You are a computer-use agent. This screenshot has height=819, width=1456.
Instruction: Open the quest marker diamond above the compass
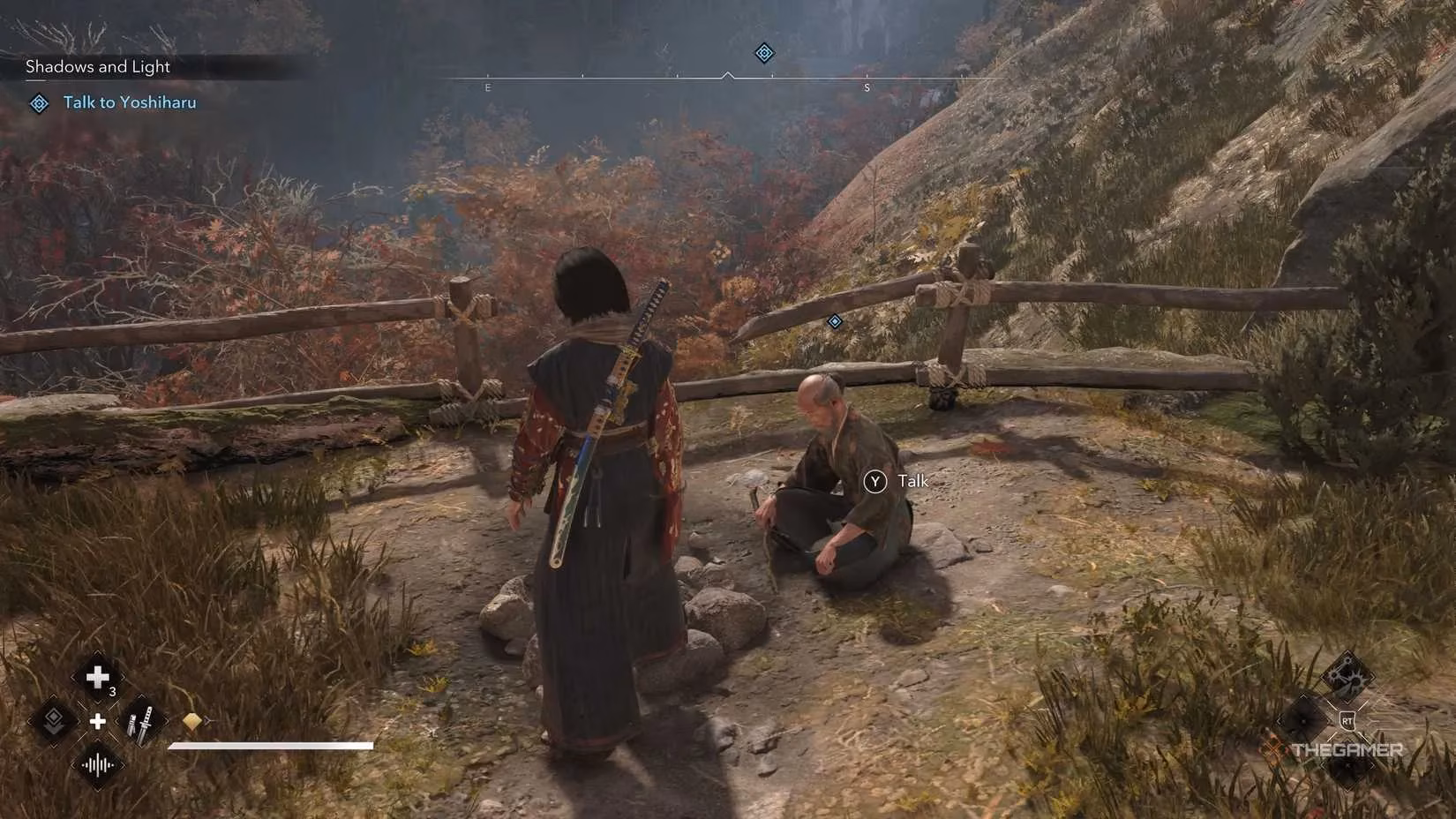tap(762, 53)
